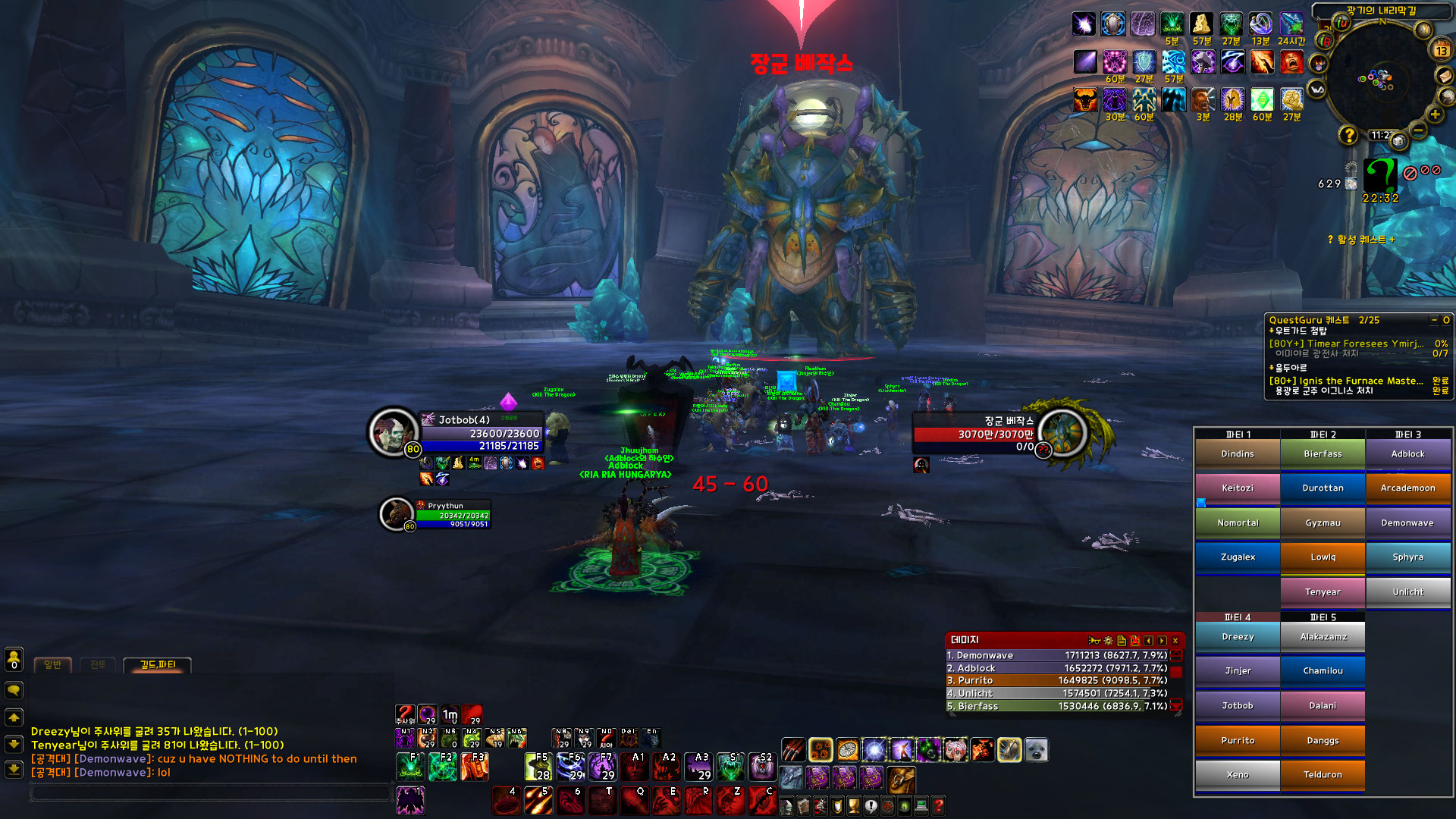Open the calendar button showing 13

pos(1441,51)
